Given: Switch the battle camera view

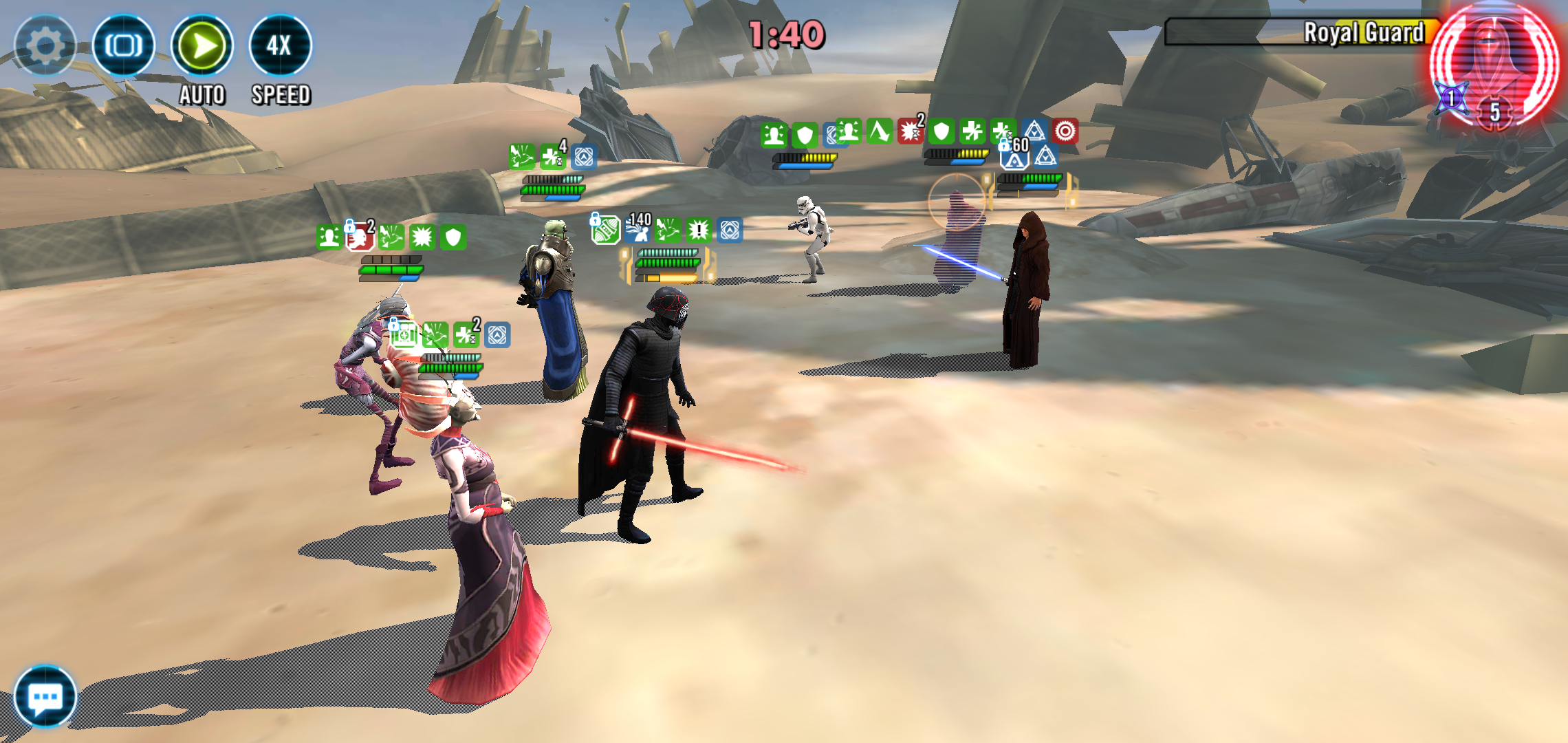Looking at the screenshot, I should (124, 46).
